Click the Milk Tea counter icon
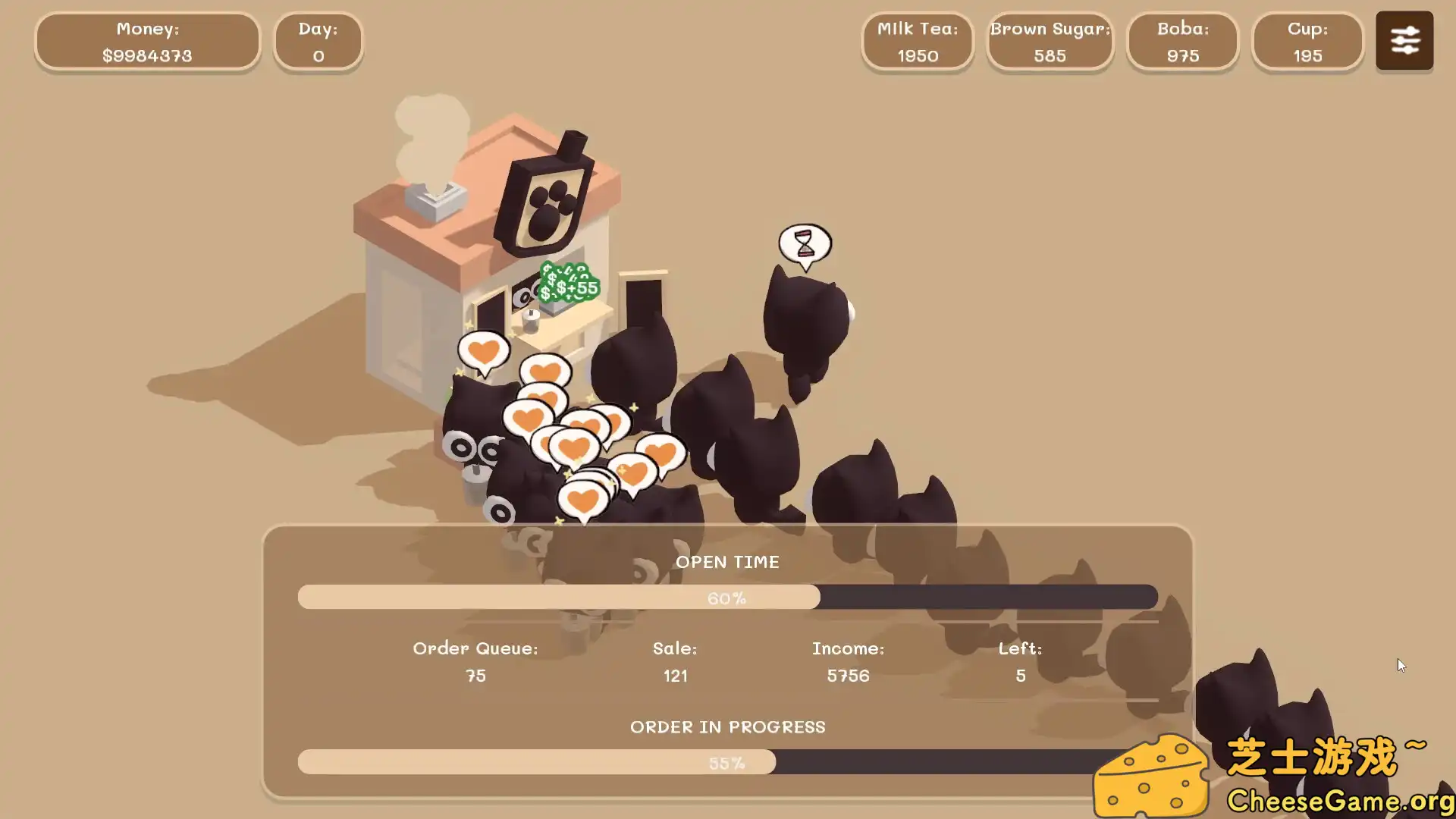1456x819 pixels. (917, 42)
